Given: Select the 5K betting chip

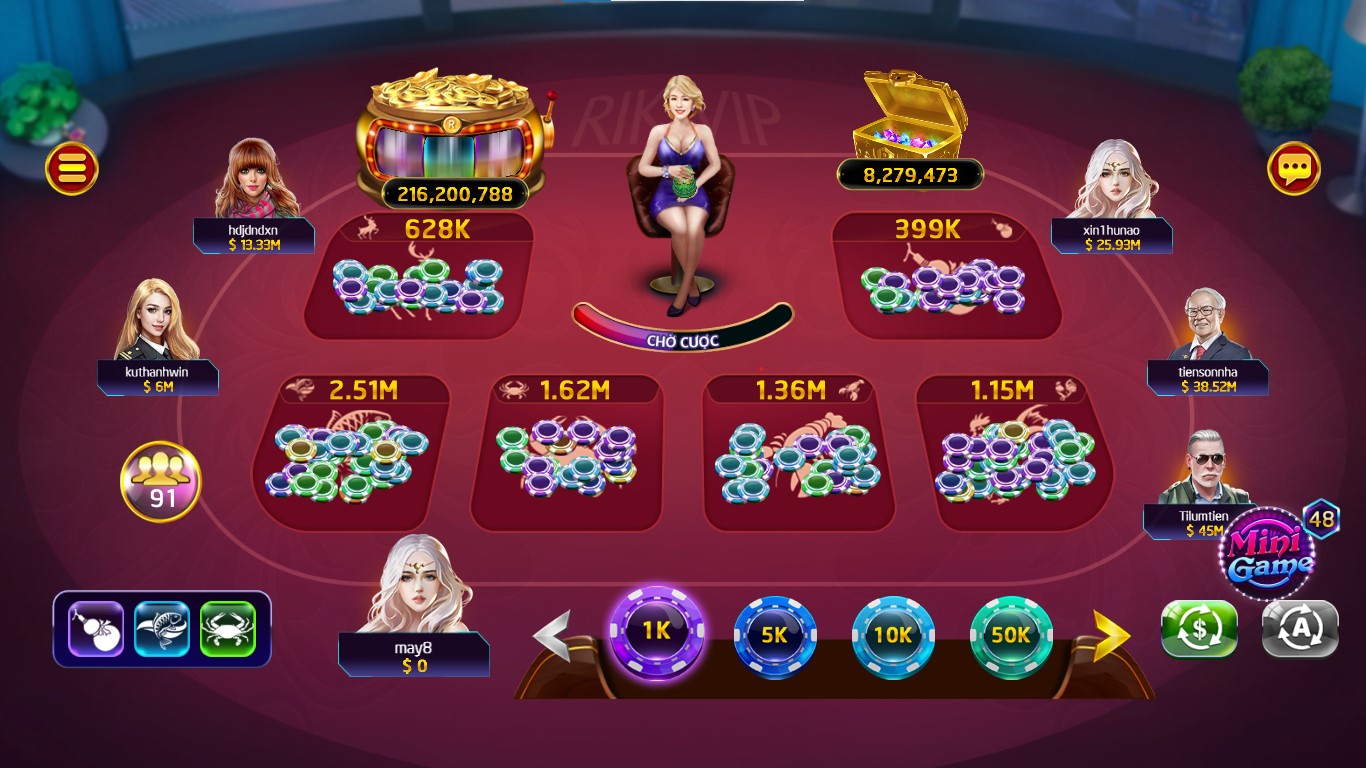Looking at the screenshot, I should point(775,634).
